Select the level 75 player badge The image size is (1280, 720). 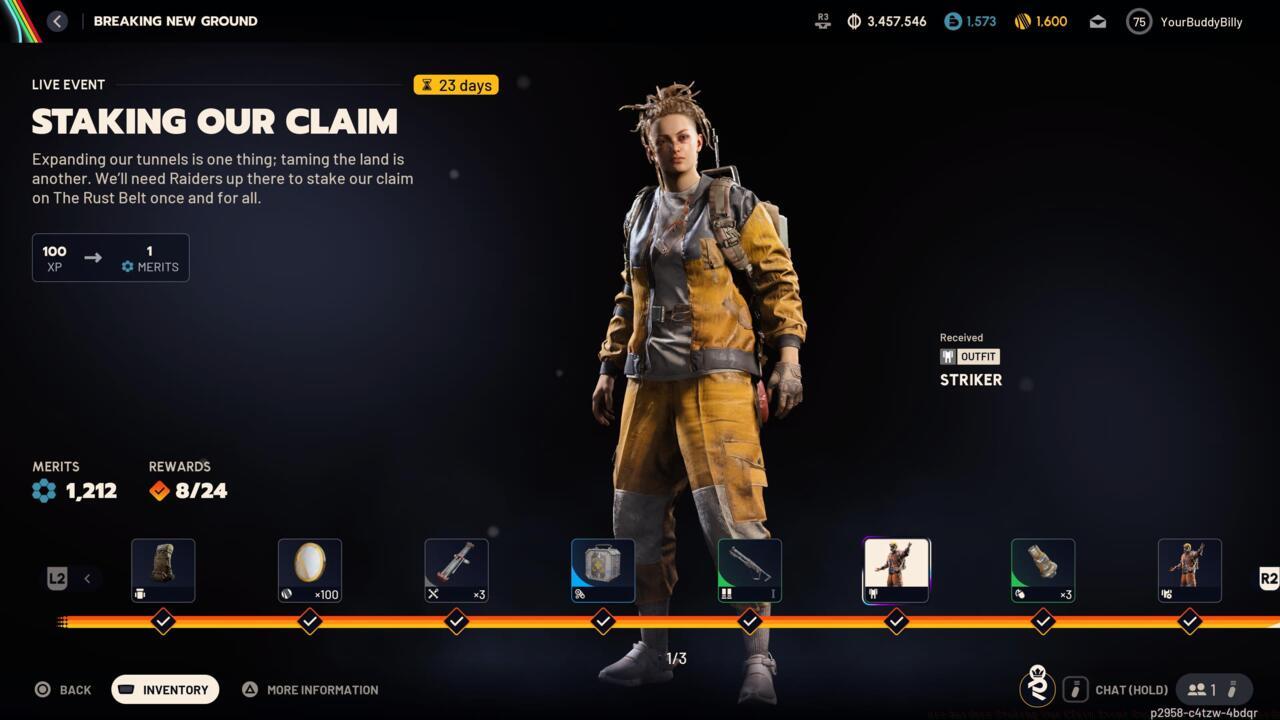1138,20
